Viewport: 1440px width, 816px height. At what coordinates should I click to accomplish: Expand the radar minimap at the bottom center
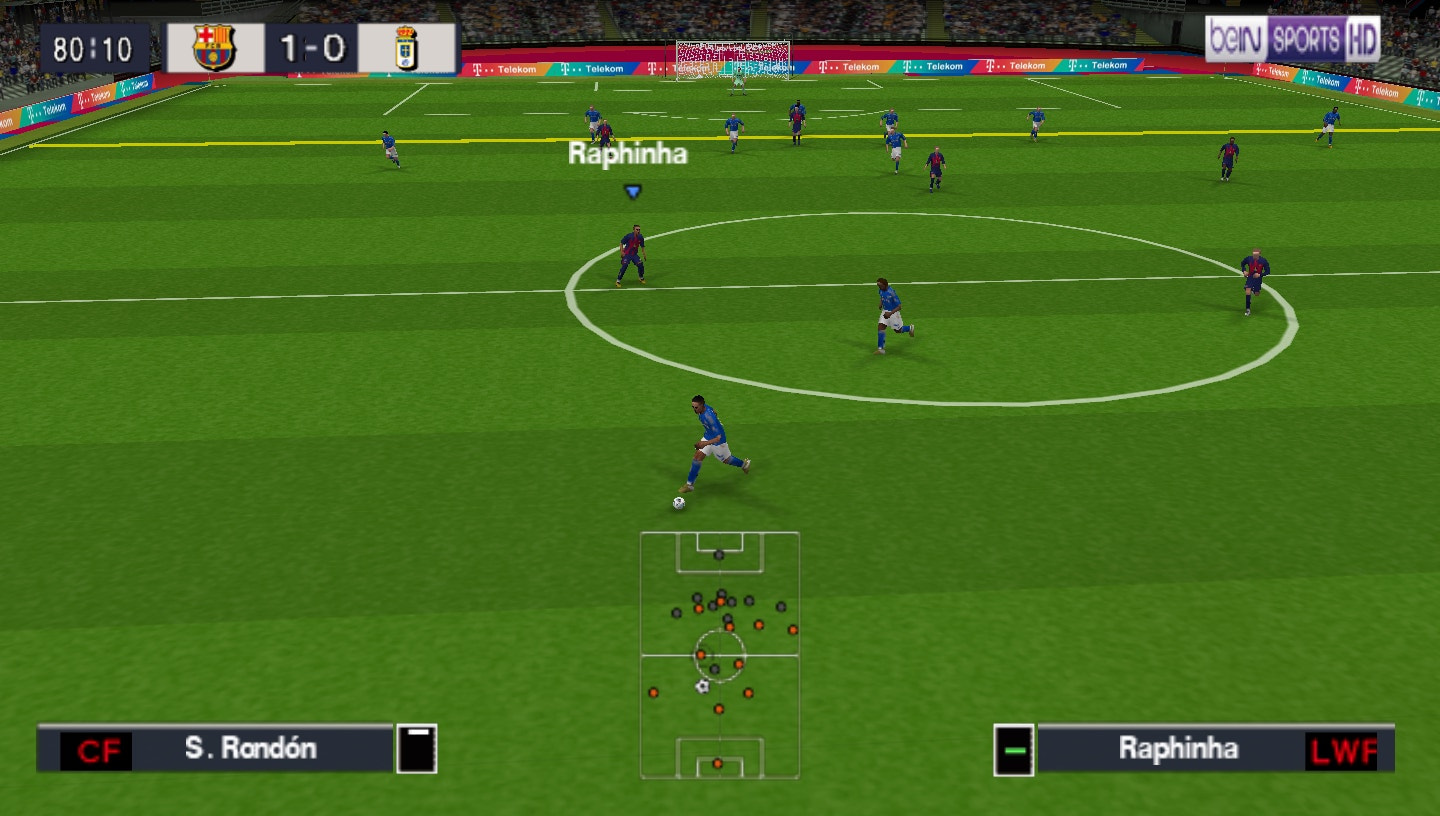(x=718, y=655)
